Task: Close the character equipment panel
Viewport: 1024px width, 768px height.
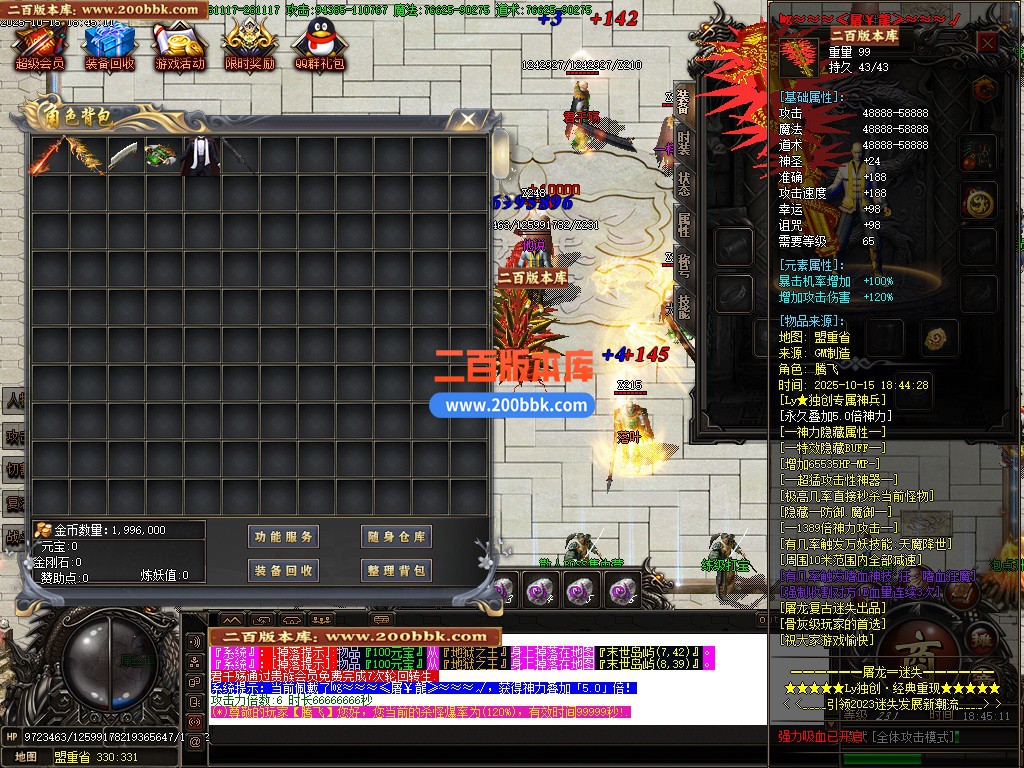Action: point(987,42)
